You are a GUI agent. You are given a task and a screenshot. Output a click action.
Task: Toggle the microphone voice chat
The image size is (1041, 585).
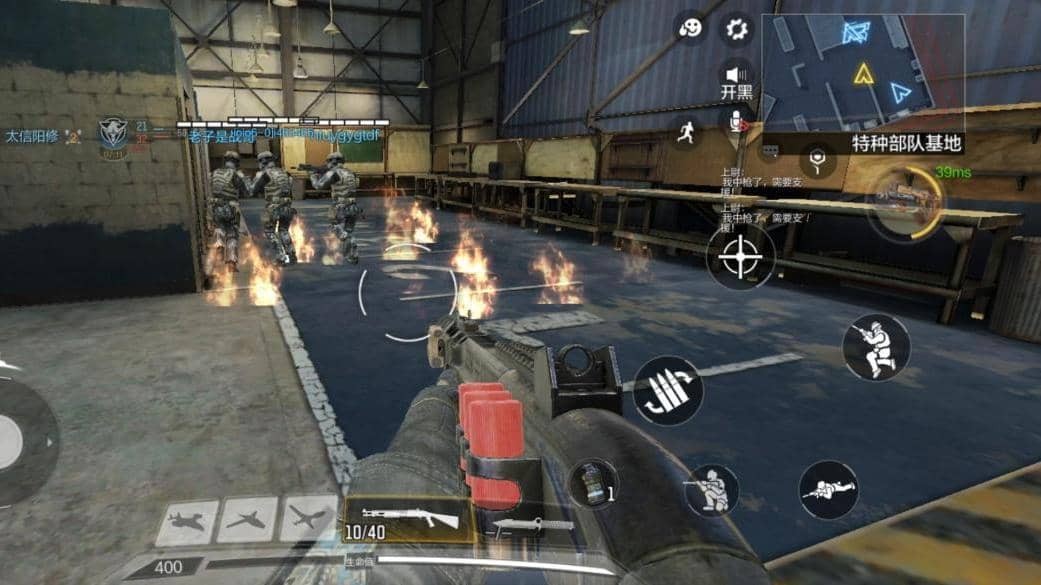pos(739,122)
